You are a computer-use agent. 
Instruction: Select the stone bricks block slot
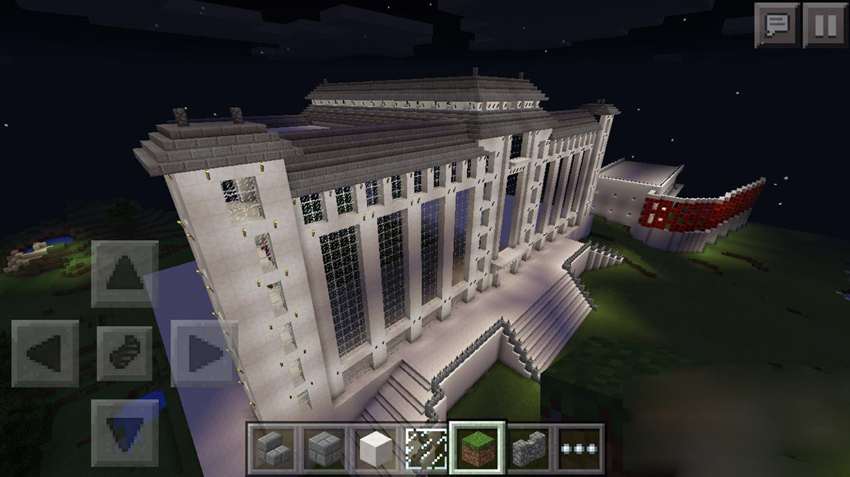[x=322, y=446]
